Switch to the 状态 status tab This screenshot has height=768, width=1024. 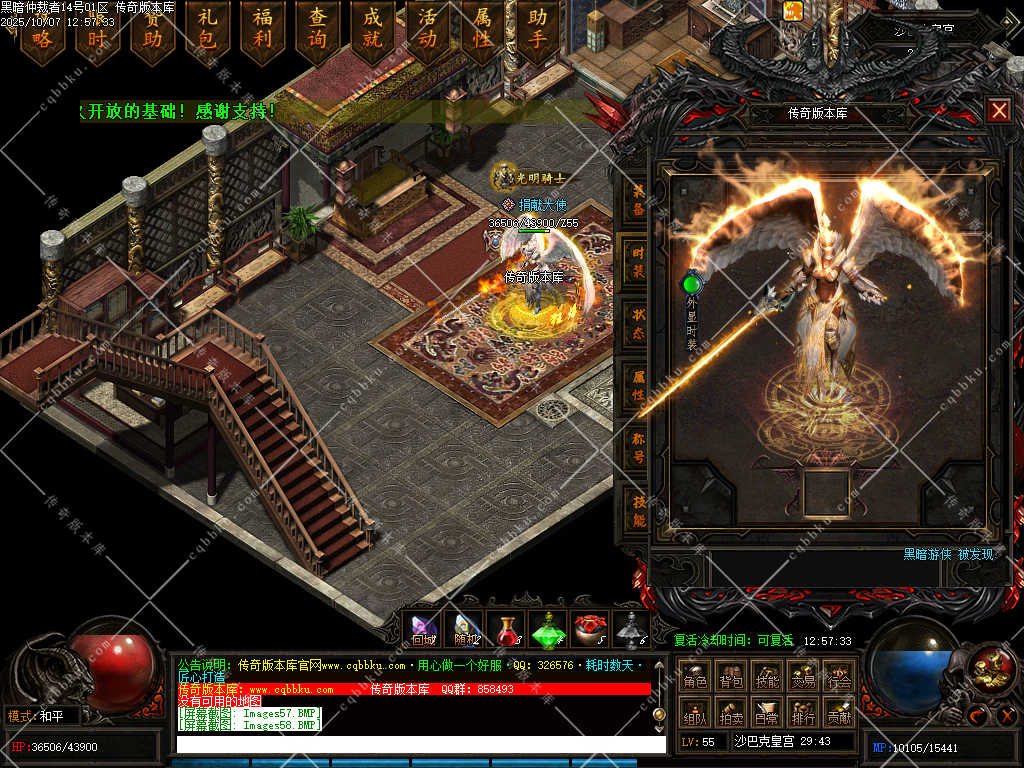tap(637, 324)
